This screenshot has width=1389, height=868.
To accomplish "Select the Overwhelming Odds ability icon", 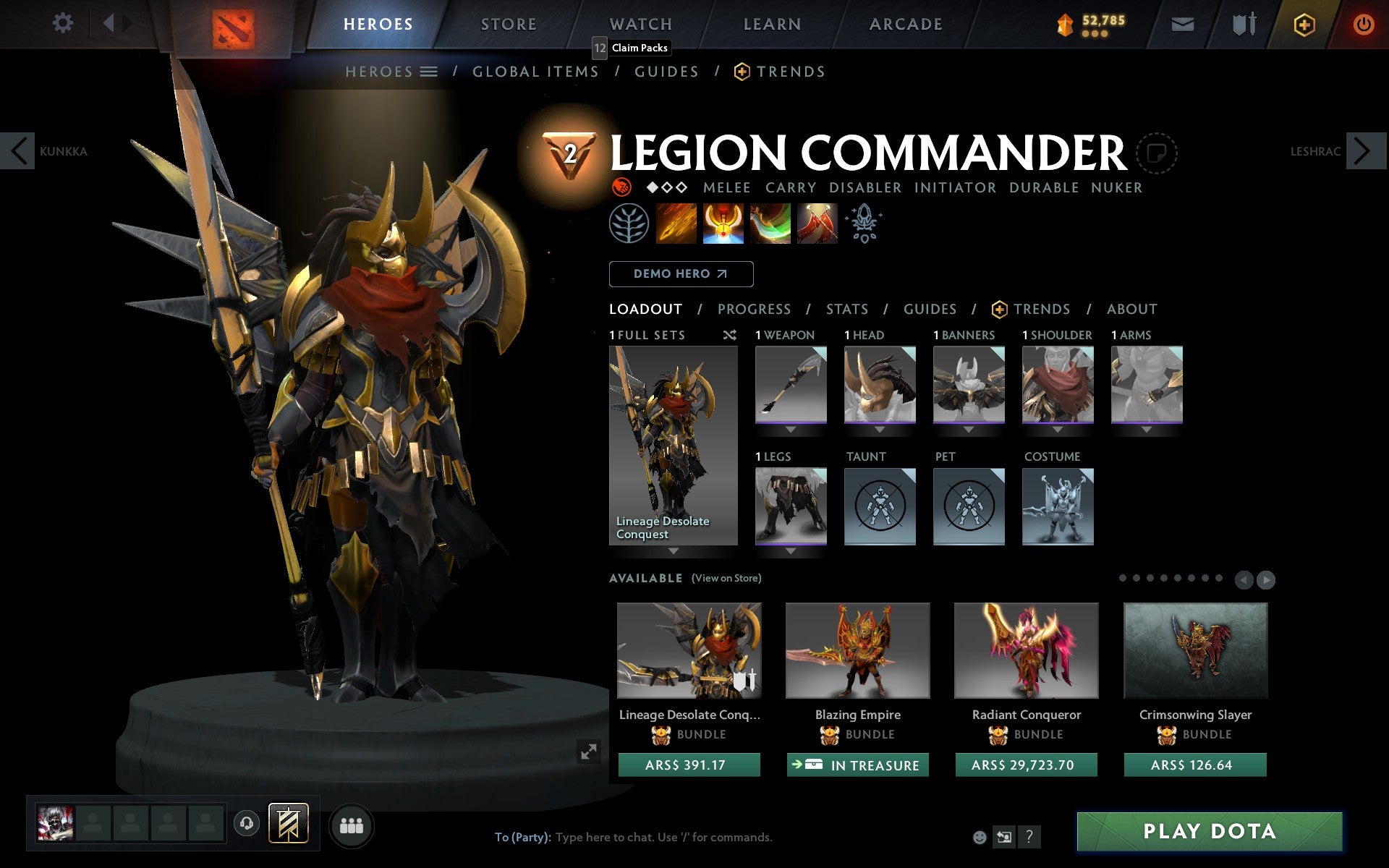I will coord(676,224).
